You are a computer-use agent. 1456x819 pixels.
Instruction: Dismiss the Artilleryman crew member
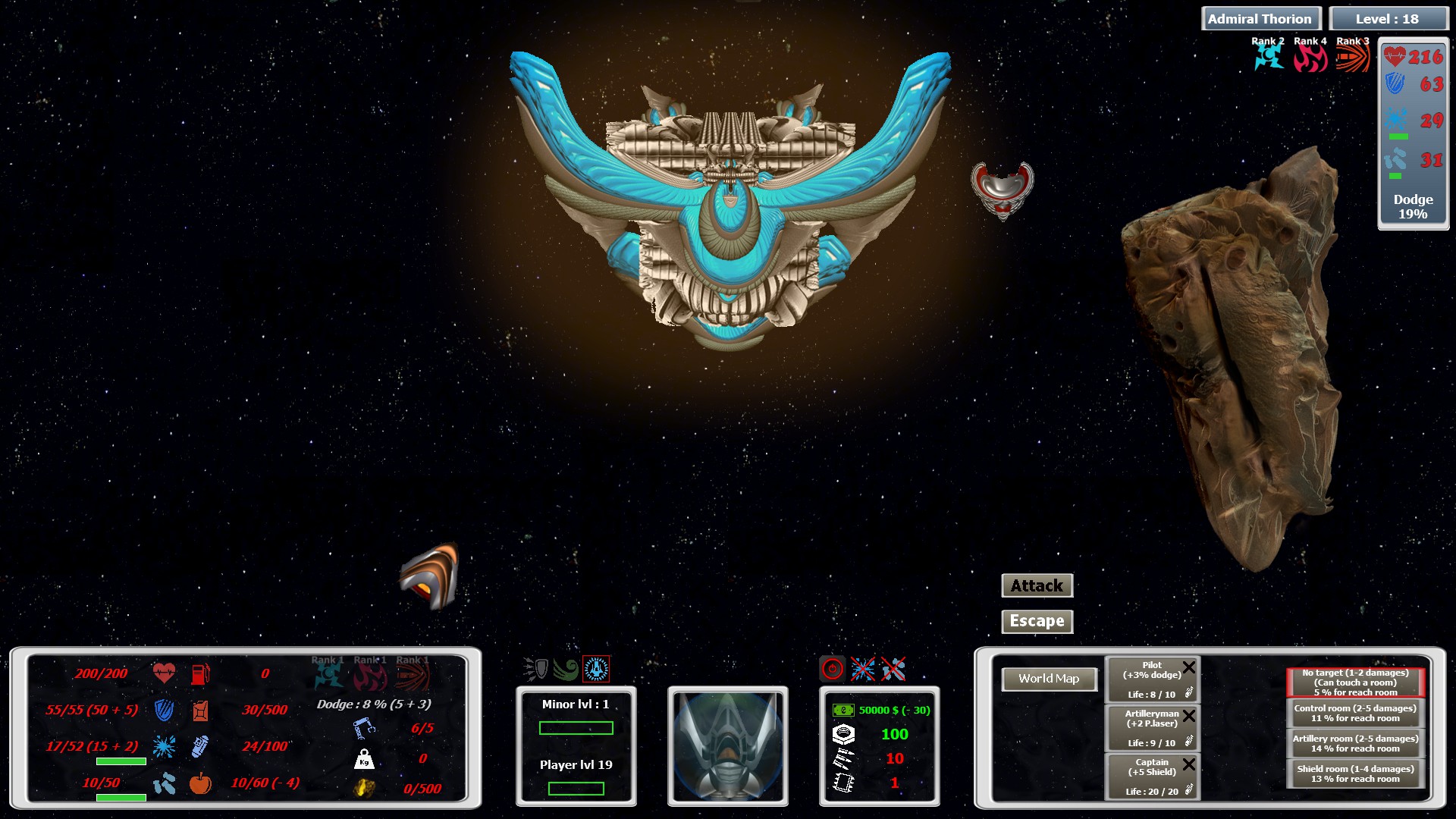(x=1188, y=715)
